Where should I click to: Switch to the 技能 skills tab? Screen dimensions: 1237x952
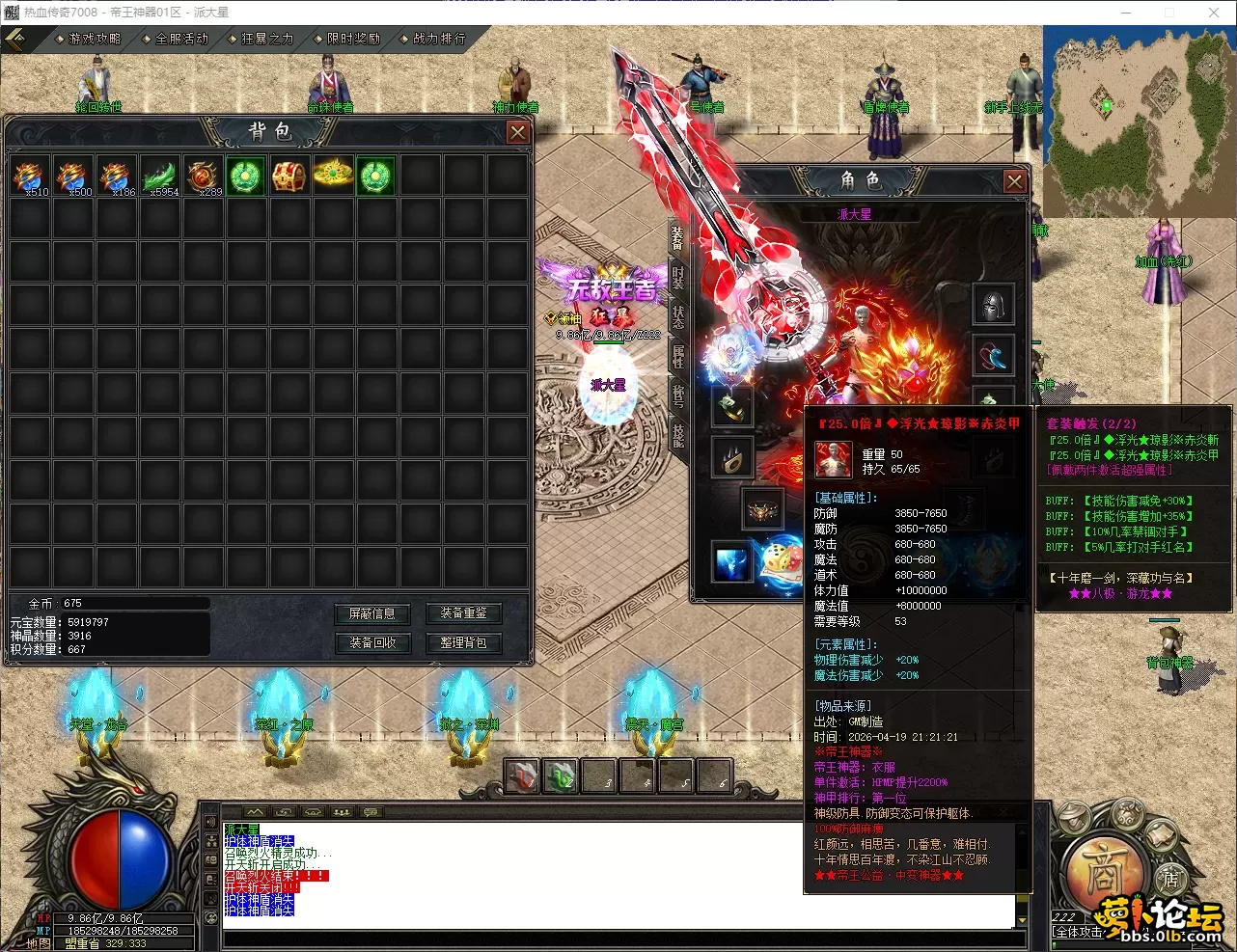tap(678, 434)
